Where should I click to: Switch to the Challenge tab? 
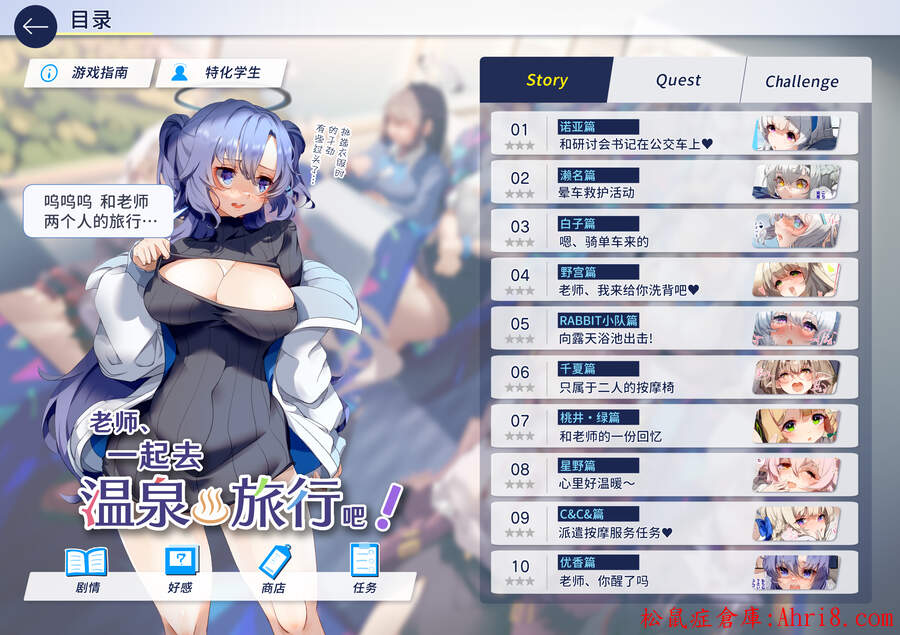[802, 82]
